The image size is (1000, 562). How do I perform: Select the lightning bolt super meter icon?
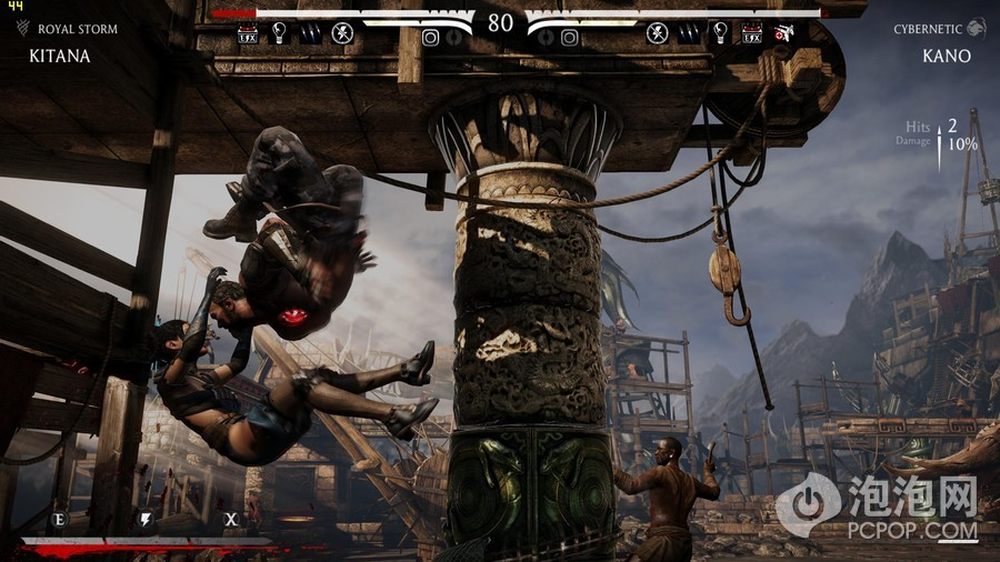(x=146, y=519)
